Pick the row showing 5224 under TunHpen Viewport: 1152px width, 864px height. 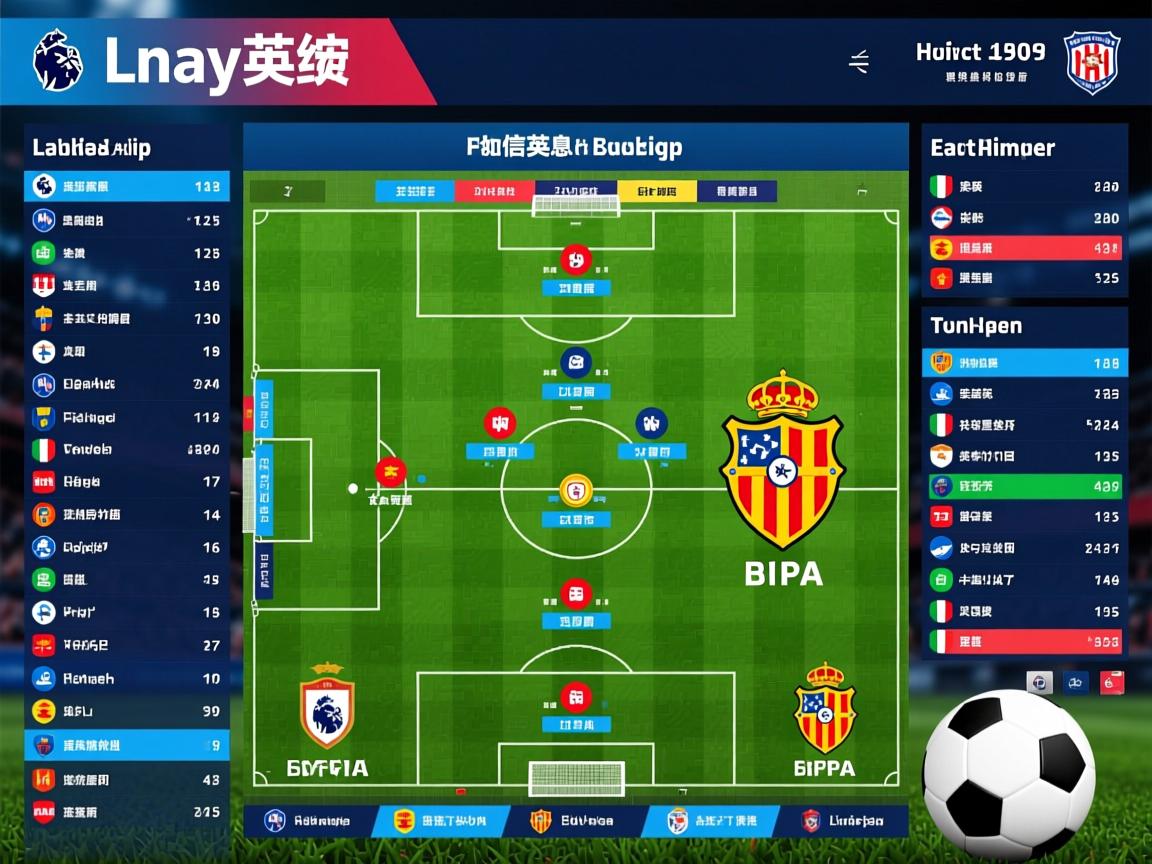[x=1025, y=425]
